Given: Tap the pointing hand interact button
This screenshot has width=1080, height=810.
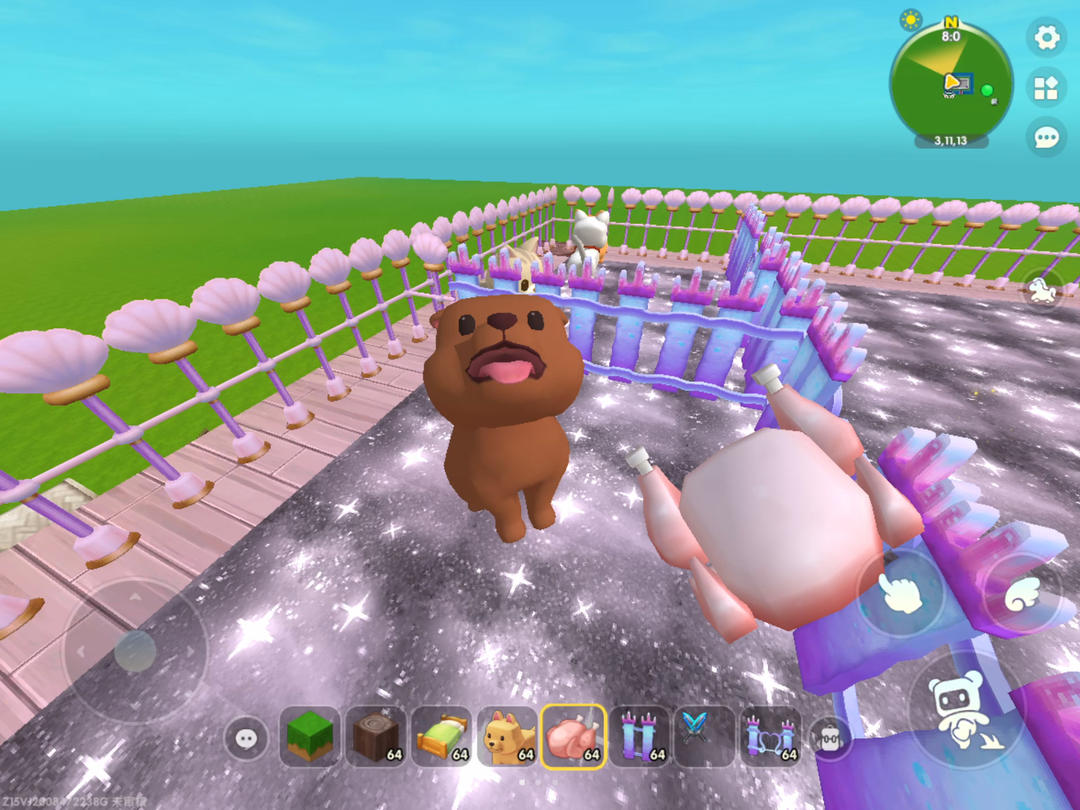Looking at the screenshot, I should [901, 593].
